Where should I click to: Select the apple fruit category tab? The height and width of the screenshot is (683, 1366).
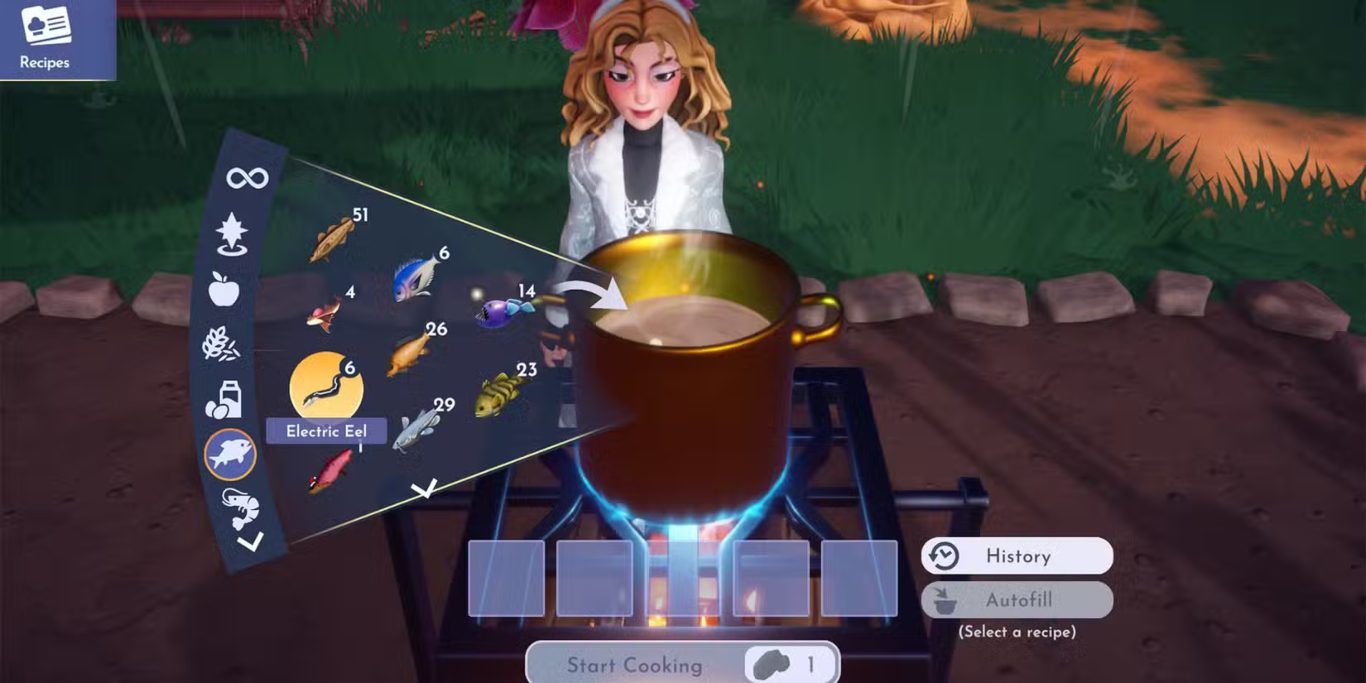tap(223, 289)
